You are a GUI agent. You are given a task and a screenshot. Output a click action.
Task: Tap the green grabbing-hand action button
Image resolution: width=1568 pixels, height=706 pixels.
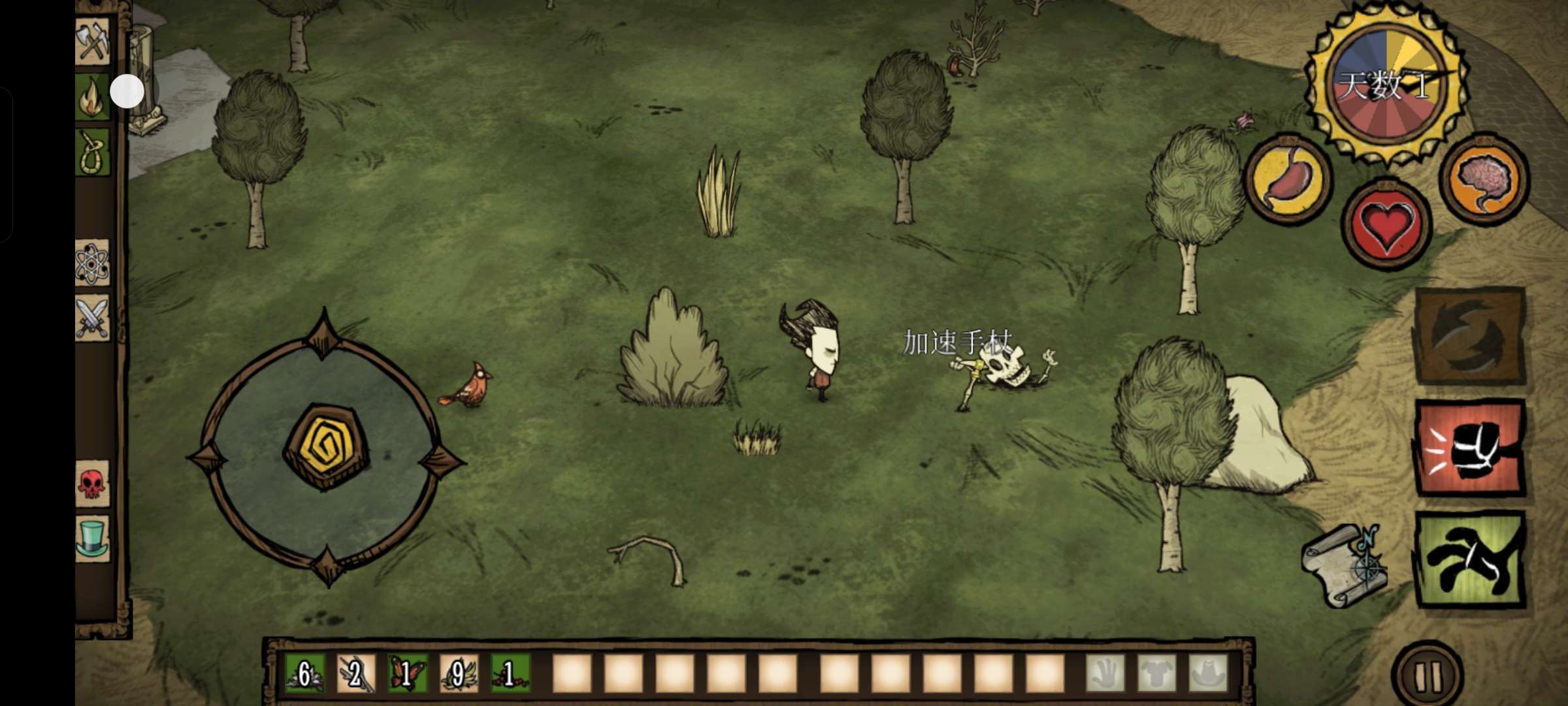(1470, 560)
